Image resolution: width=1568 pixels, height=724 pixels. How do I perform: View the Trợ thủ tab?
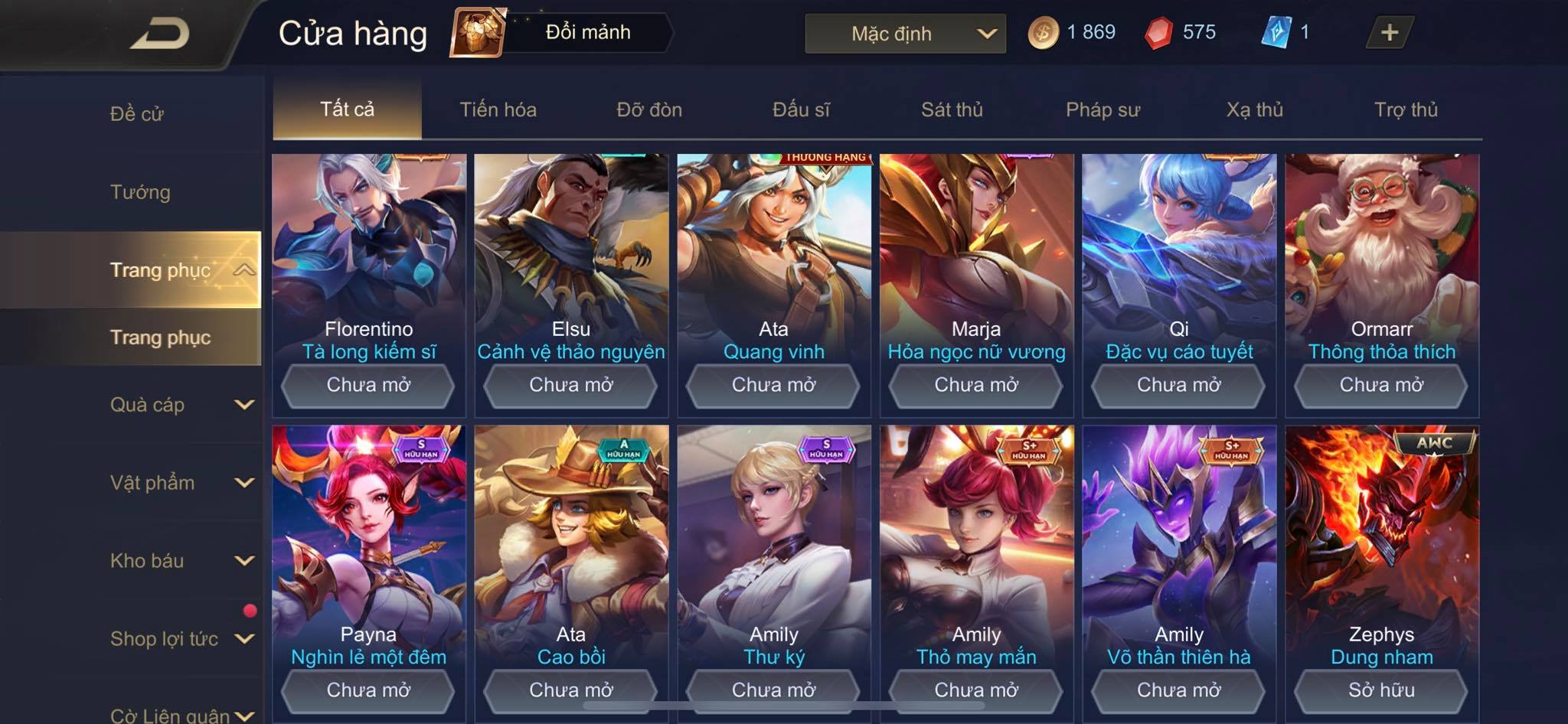coord(1406,109)
